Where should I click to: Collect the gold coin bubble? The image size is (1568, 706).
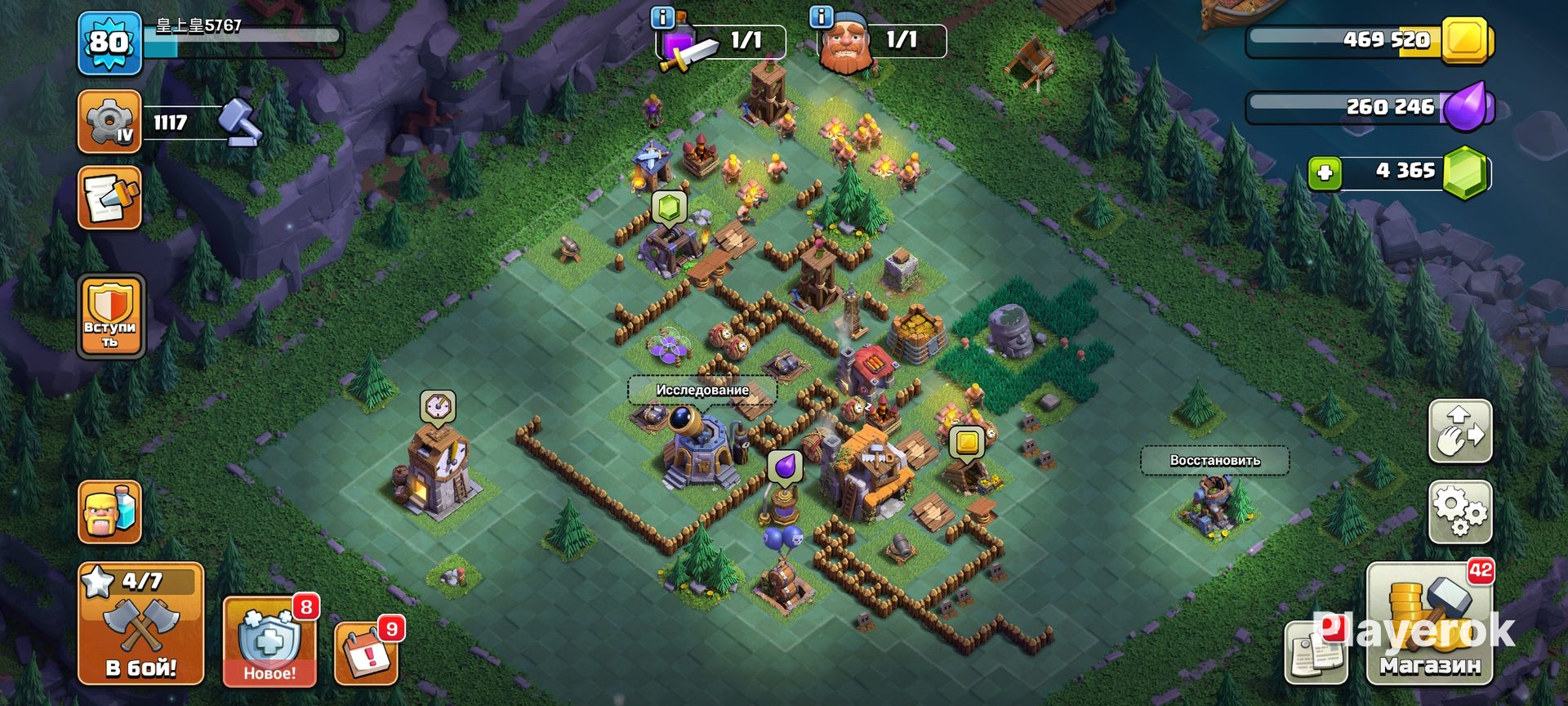(x=967, y=442)
